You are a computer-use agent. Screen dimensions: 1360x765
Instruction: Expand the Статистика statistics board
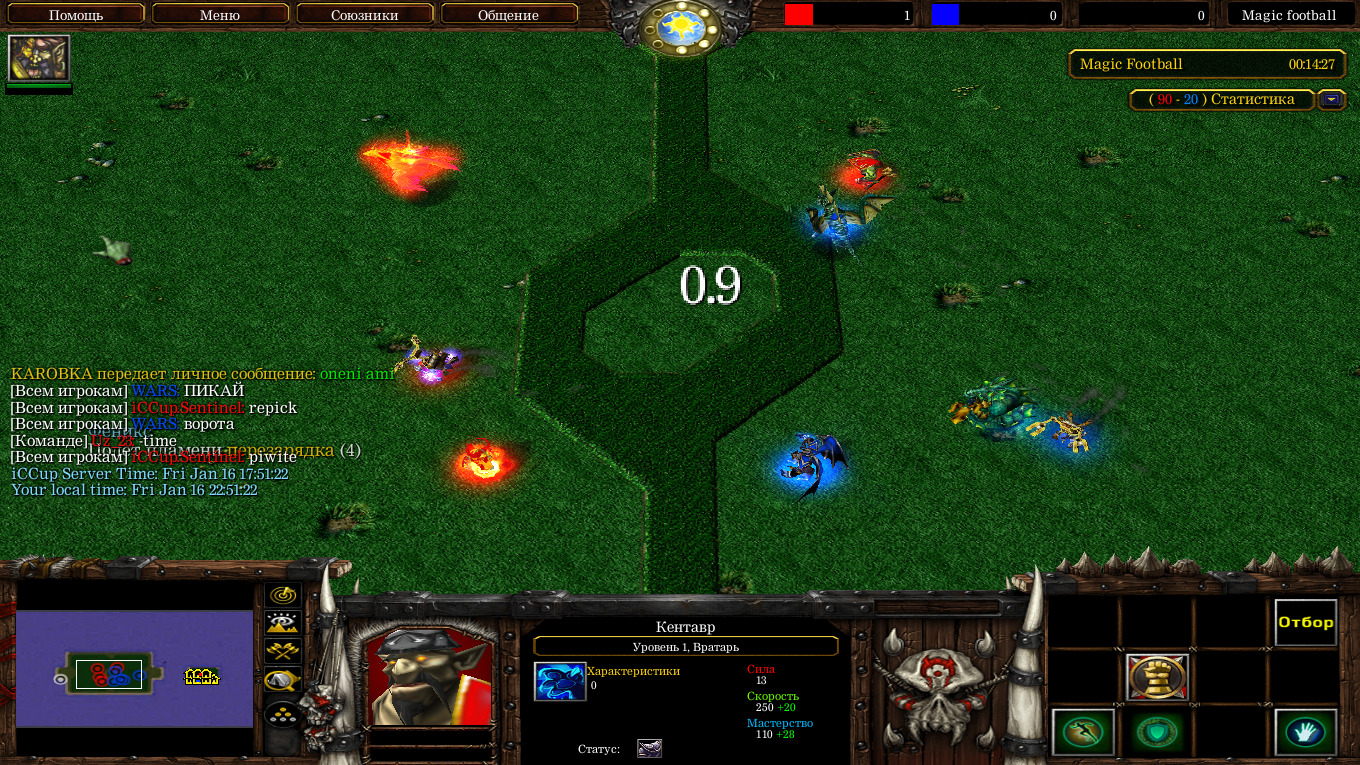click(1222, 99)
